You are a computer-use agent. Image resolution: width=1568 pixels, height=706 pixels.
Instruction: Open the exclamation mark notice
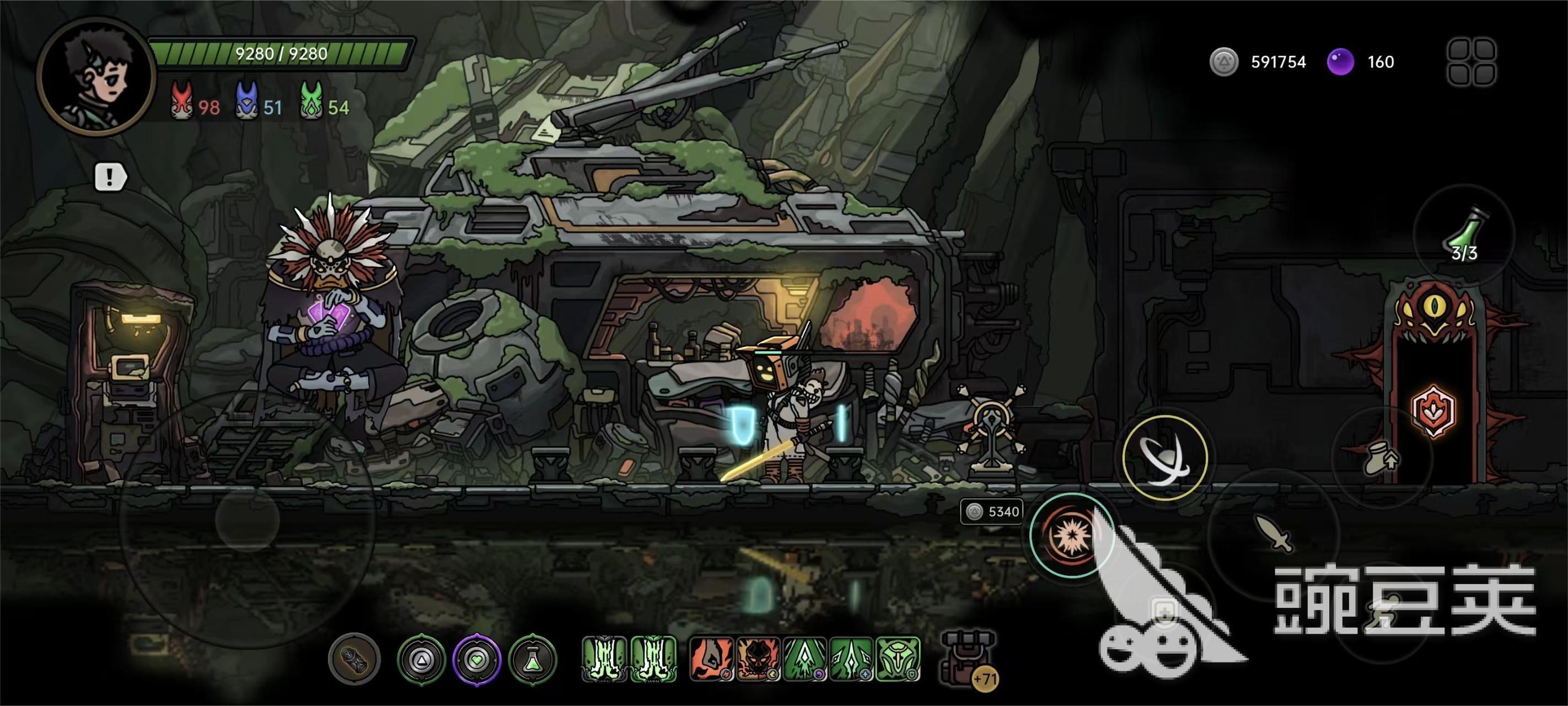click(110, 177)
